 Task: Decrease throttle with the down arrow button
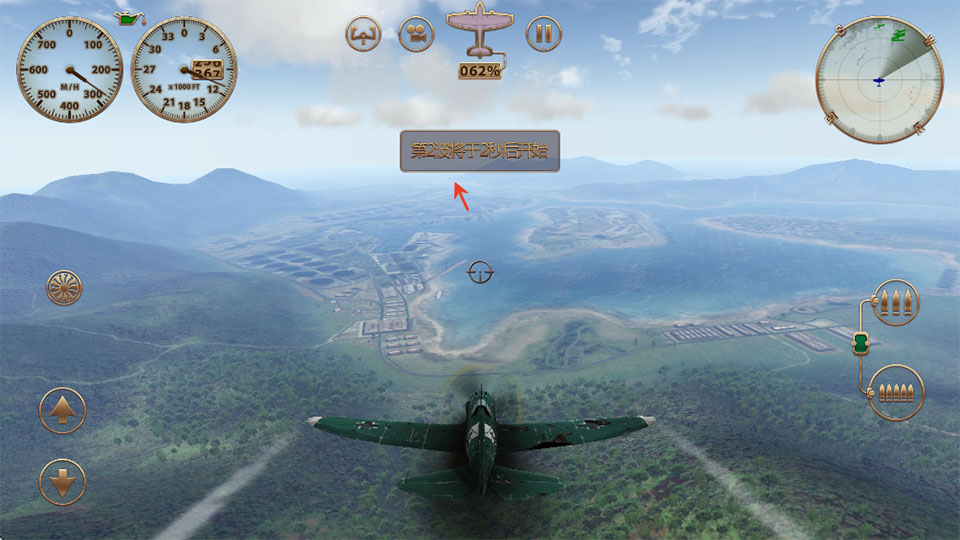coord(62,482)
